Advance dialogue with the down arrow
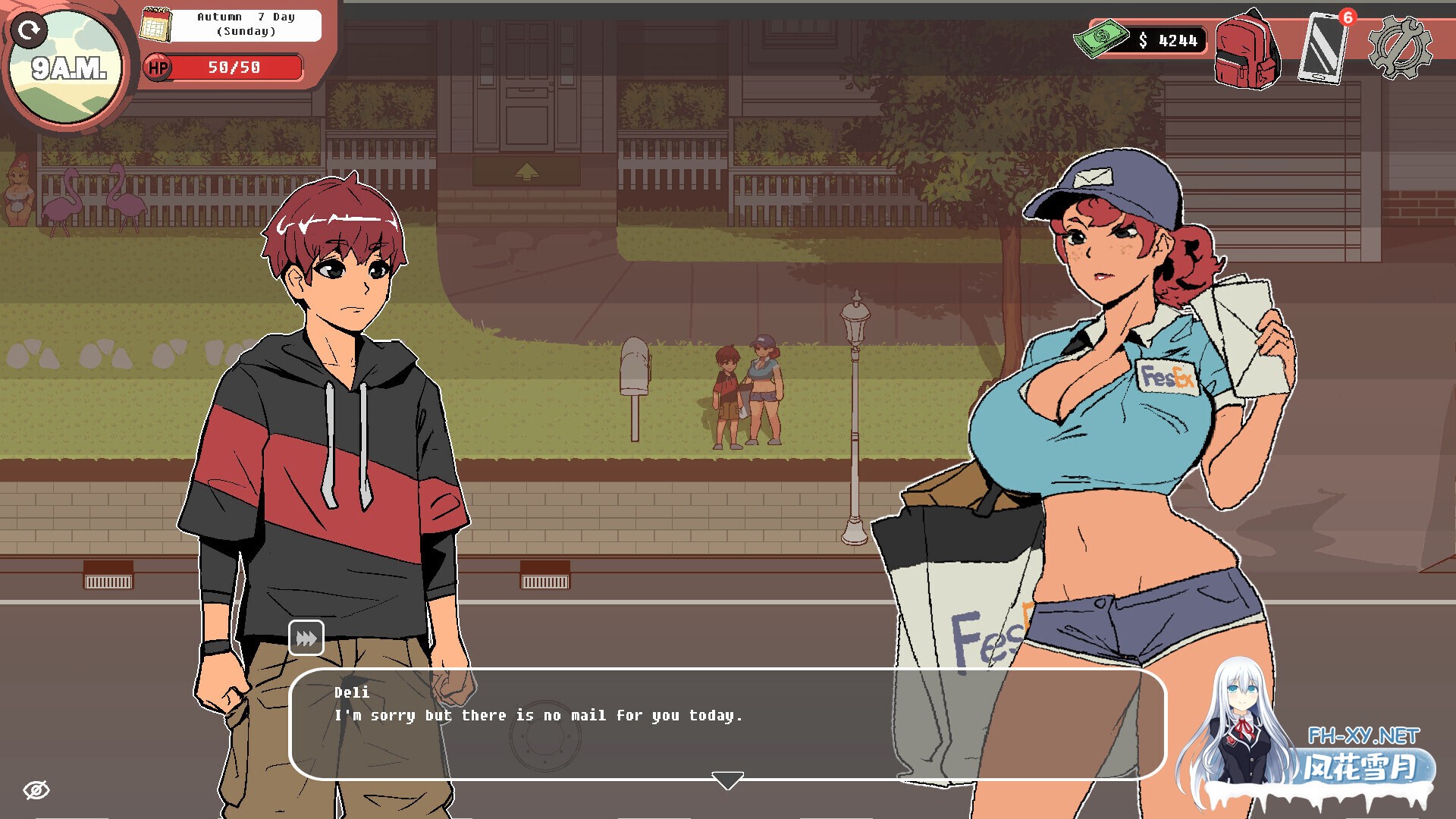Screen dimensions: 1456x819 coord(727,780)
